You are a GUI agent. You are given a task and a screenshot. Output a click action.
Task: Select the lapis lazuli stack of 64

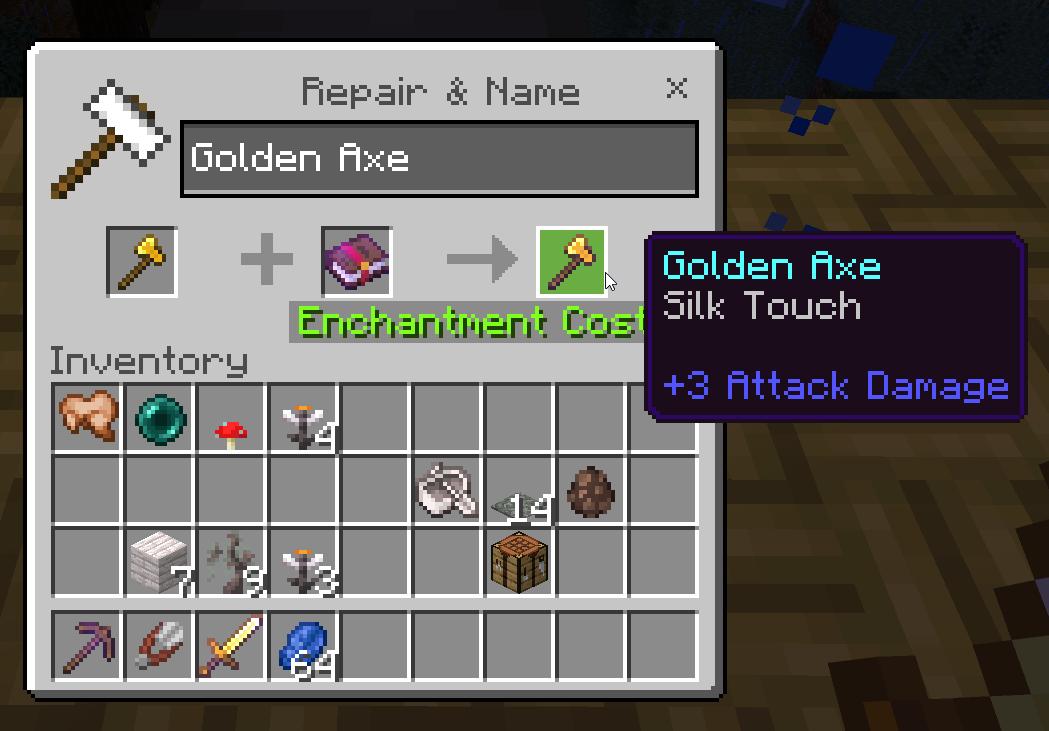304,645
